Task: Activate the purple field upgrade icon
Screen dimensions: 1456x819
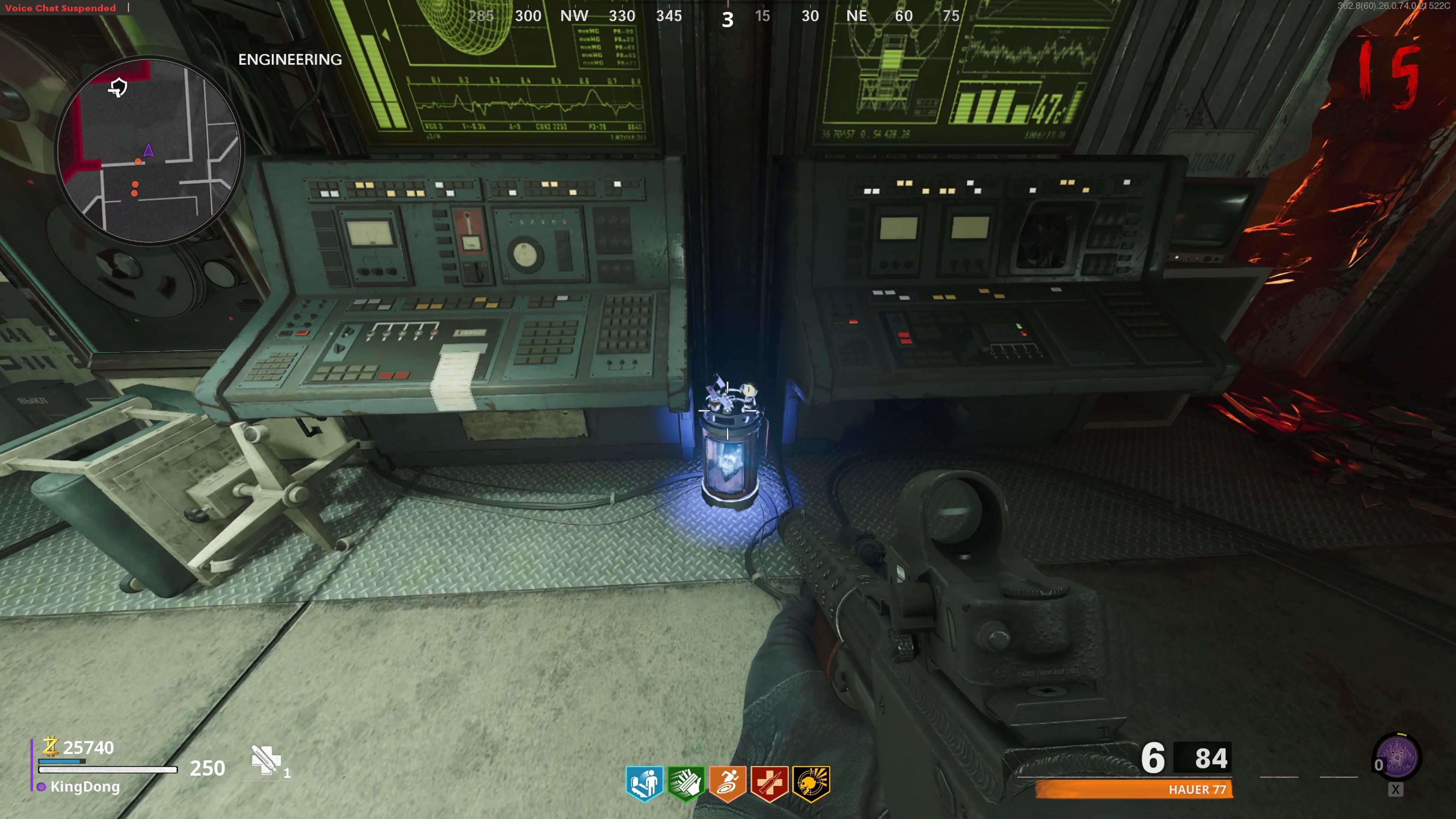Action: pos(1396,758)
